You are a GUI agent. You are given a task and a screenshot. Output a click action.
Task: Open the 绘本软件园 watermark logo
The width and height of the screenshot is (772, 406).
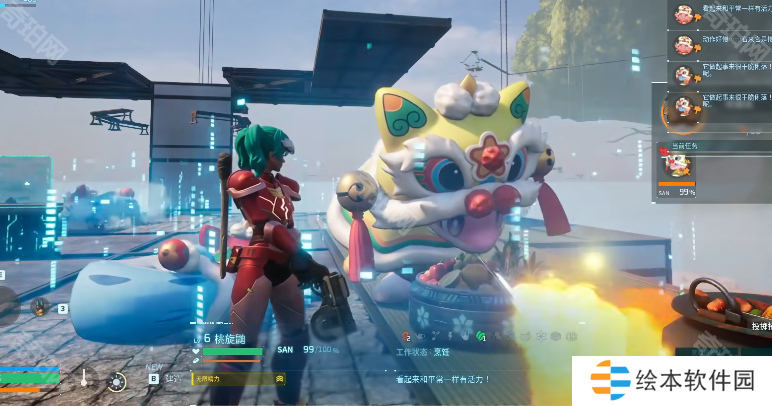click(x=671, y=381)
